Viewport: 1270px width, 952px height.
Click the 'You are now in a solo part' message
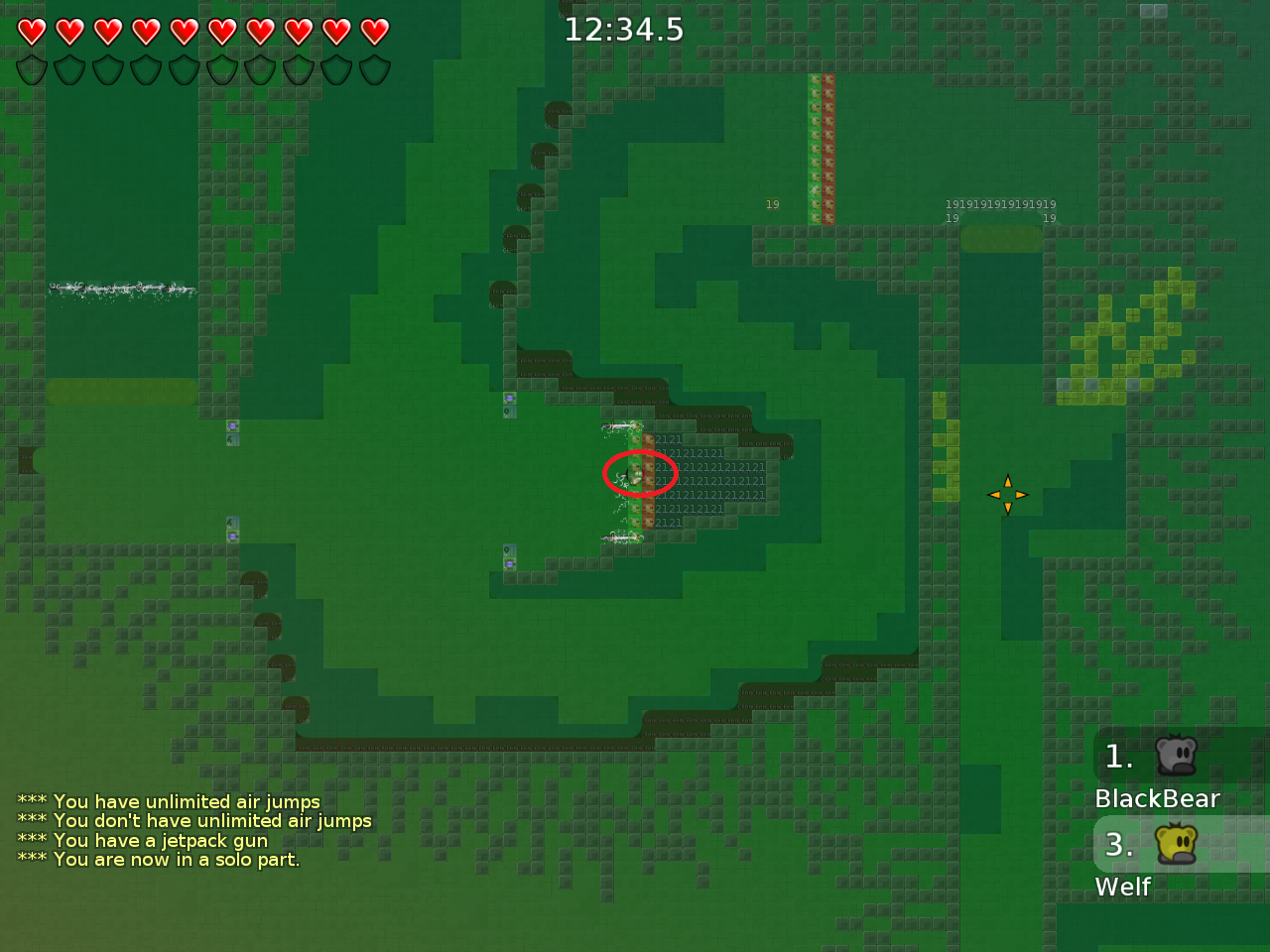coord(159,860)
